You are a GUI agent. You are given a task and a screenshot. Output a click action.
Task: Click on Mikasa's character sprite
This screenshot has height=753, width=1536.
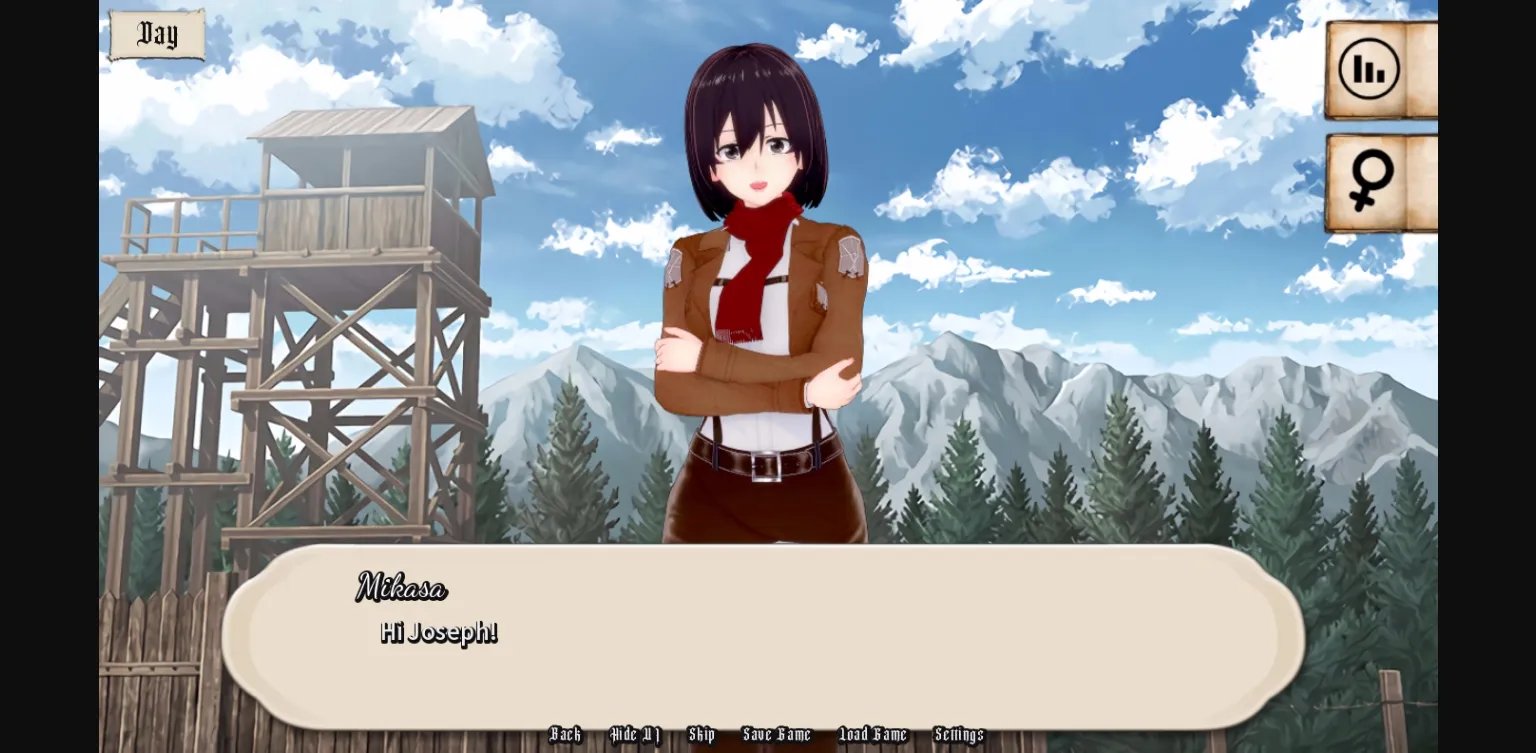[762, 300]
